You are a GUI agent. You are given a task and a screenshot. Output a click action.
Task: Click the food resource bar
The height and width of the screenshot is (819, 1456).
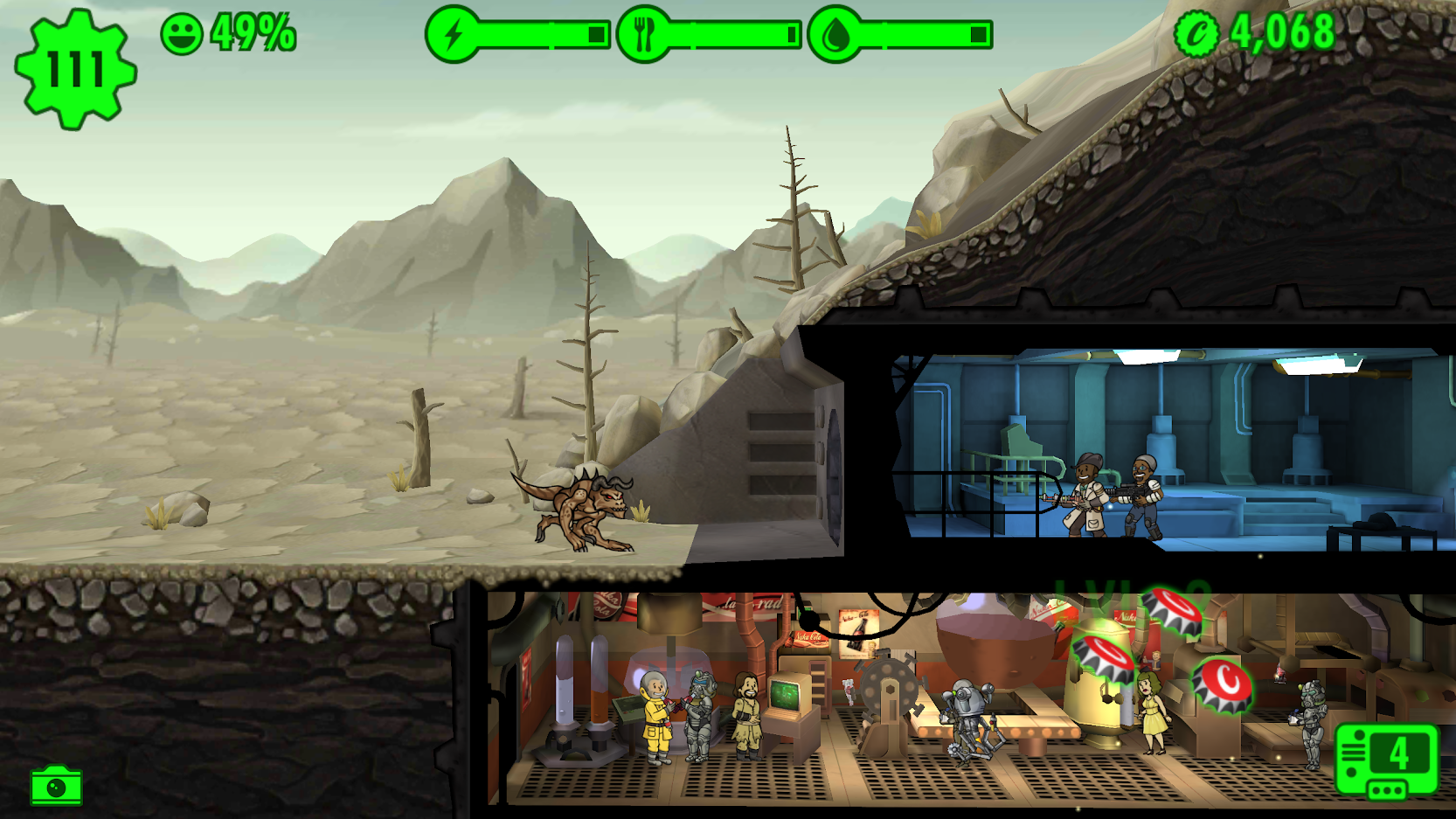tap(734, 34)
